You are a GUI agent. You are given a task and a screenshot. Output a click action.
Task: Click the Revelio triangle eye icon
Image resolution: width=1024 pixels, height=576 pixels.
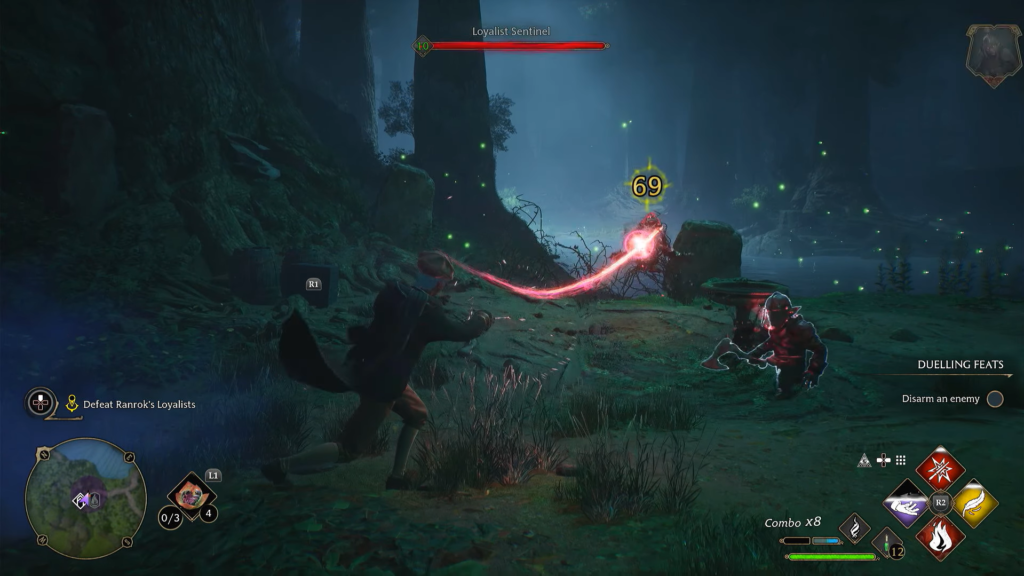click(864, 460)
